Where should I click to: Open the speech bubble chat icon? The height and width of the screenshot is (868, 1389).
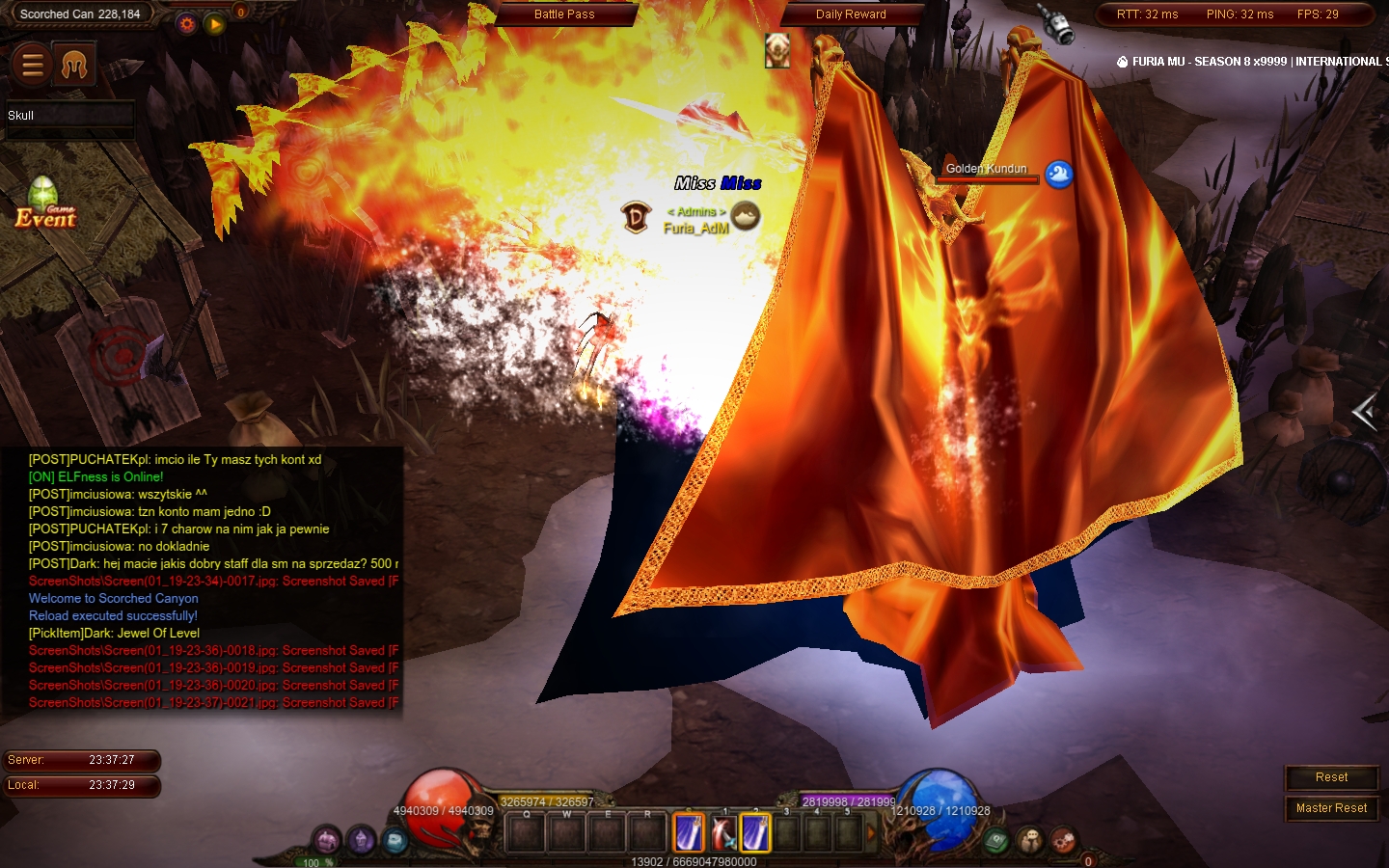[x=1030, y=840]
